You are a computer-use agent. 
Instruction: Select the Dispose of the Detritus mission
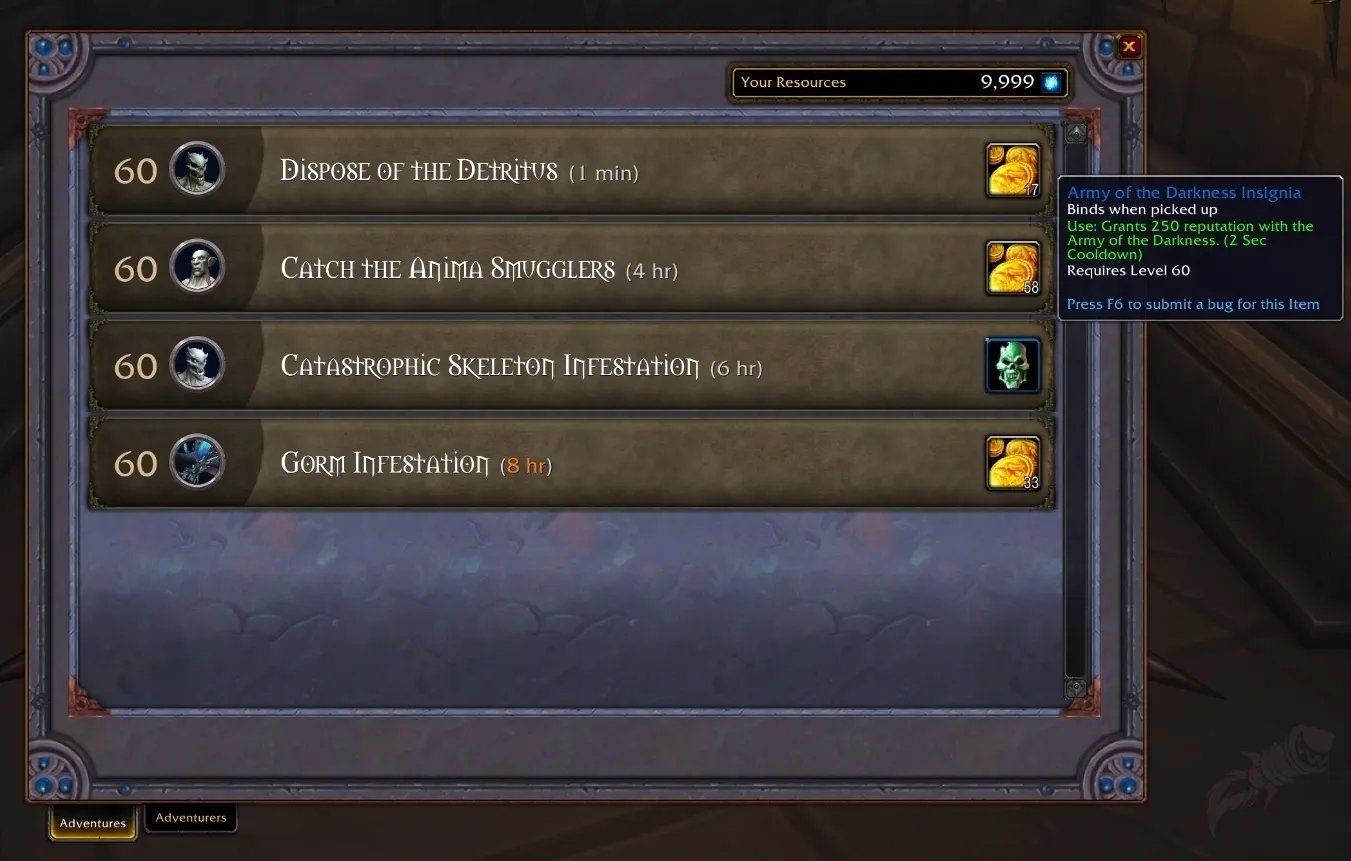[570, 171]
